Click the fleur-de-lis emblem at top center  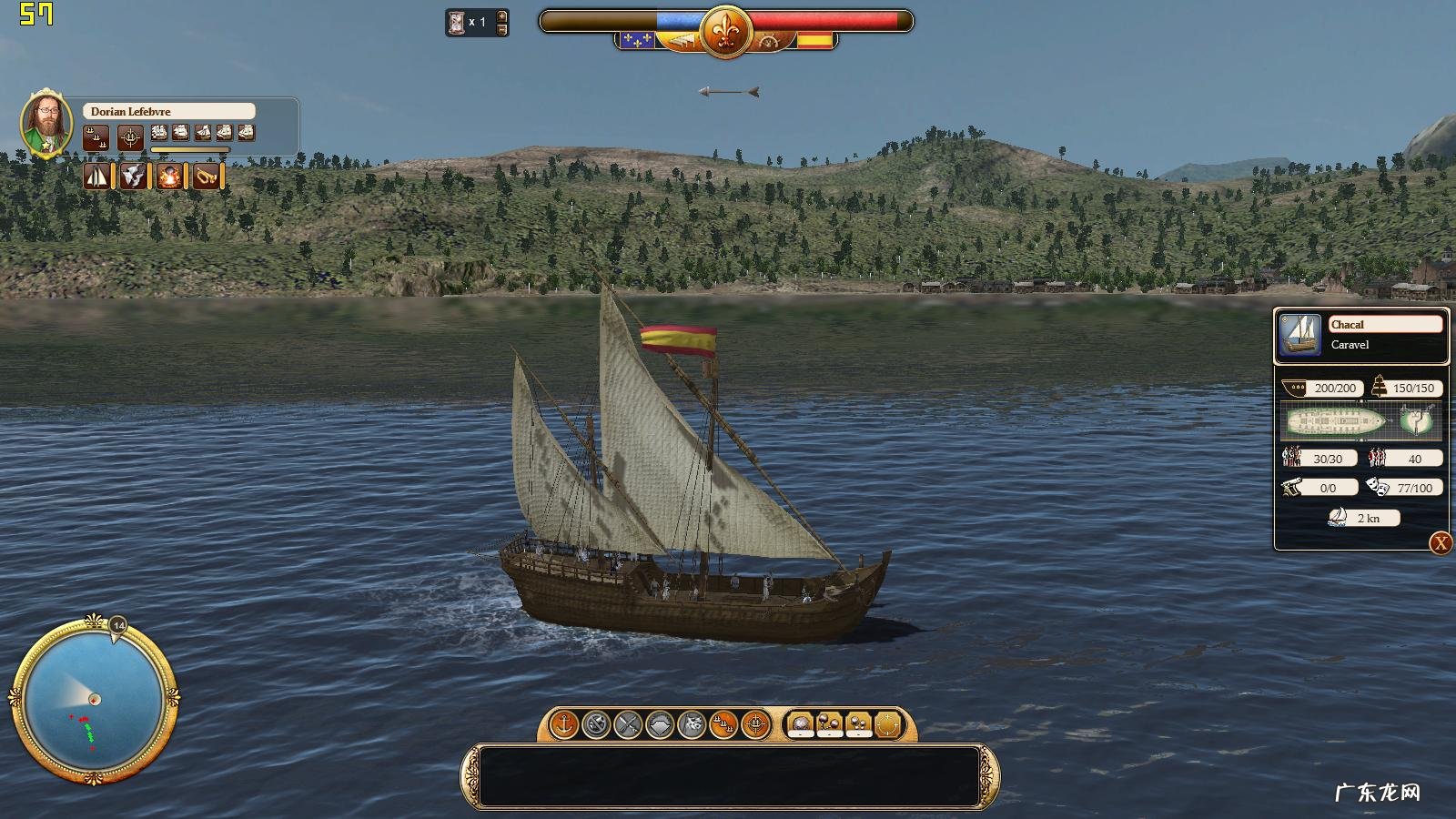click(725, 32)
